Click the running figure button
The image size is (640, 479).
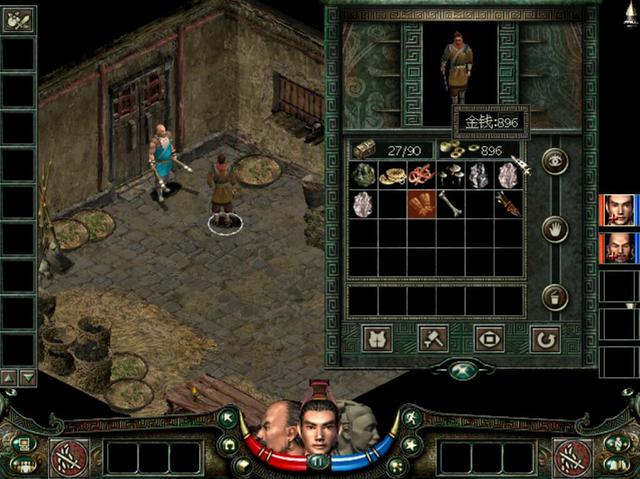pos(411,417)
